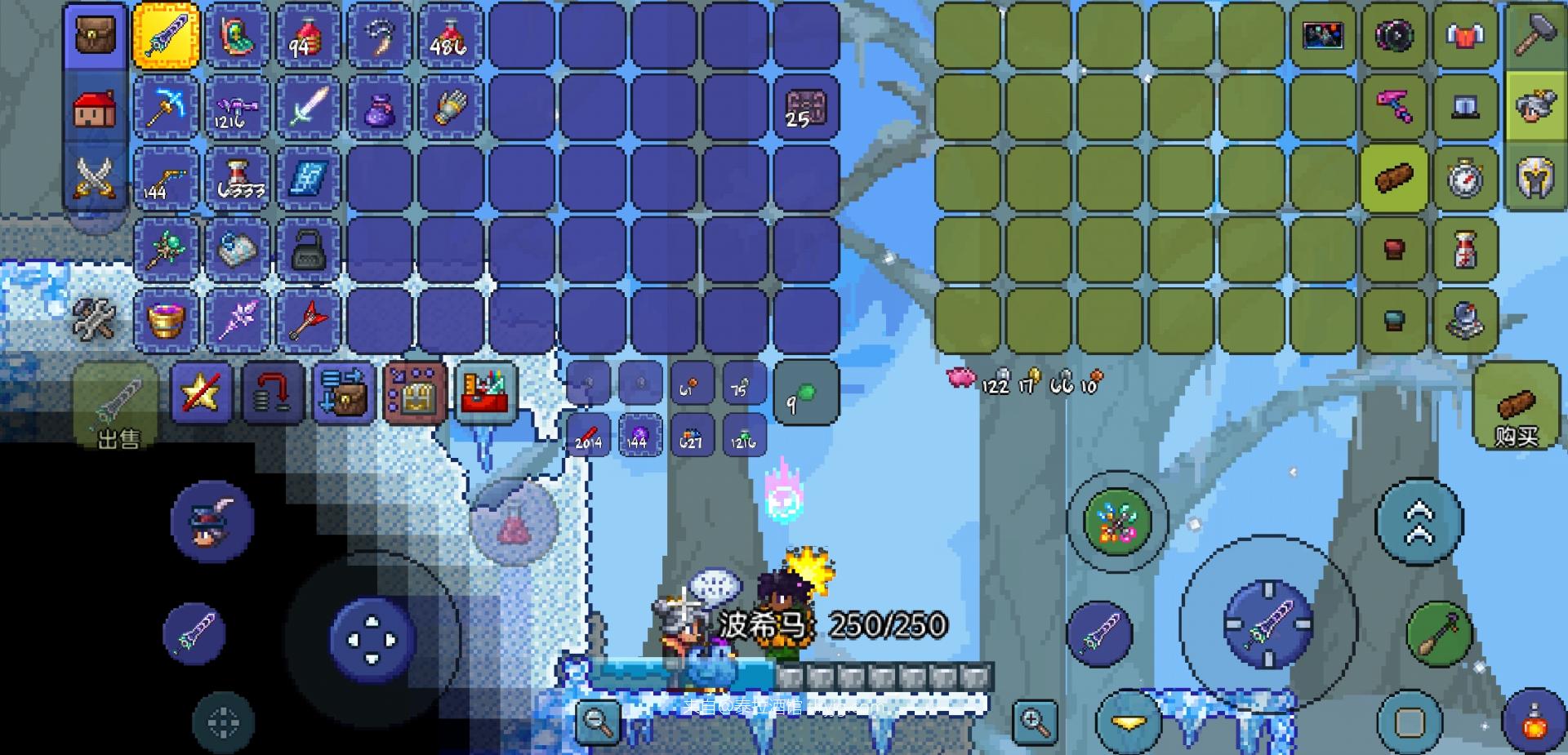Select the pickaxe inventory slot
The height and width of the screenshot is (755, 1568).
click(166, 108)
